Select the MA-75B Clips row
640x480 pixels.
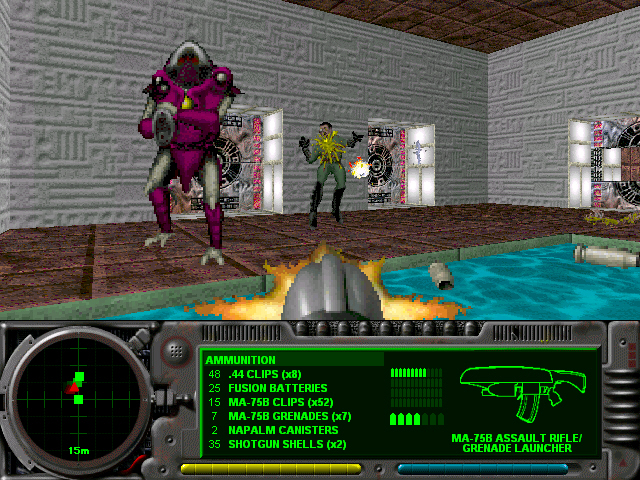[x=280, y=402]
